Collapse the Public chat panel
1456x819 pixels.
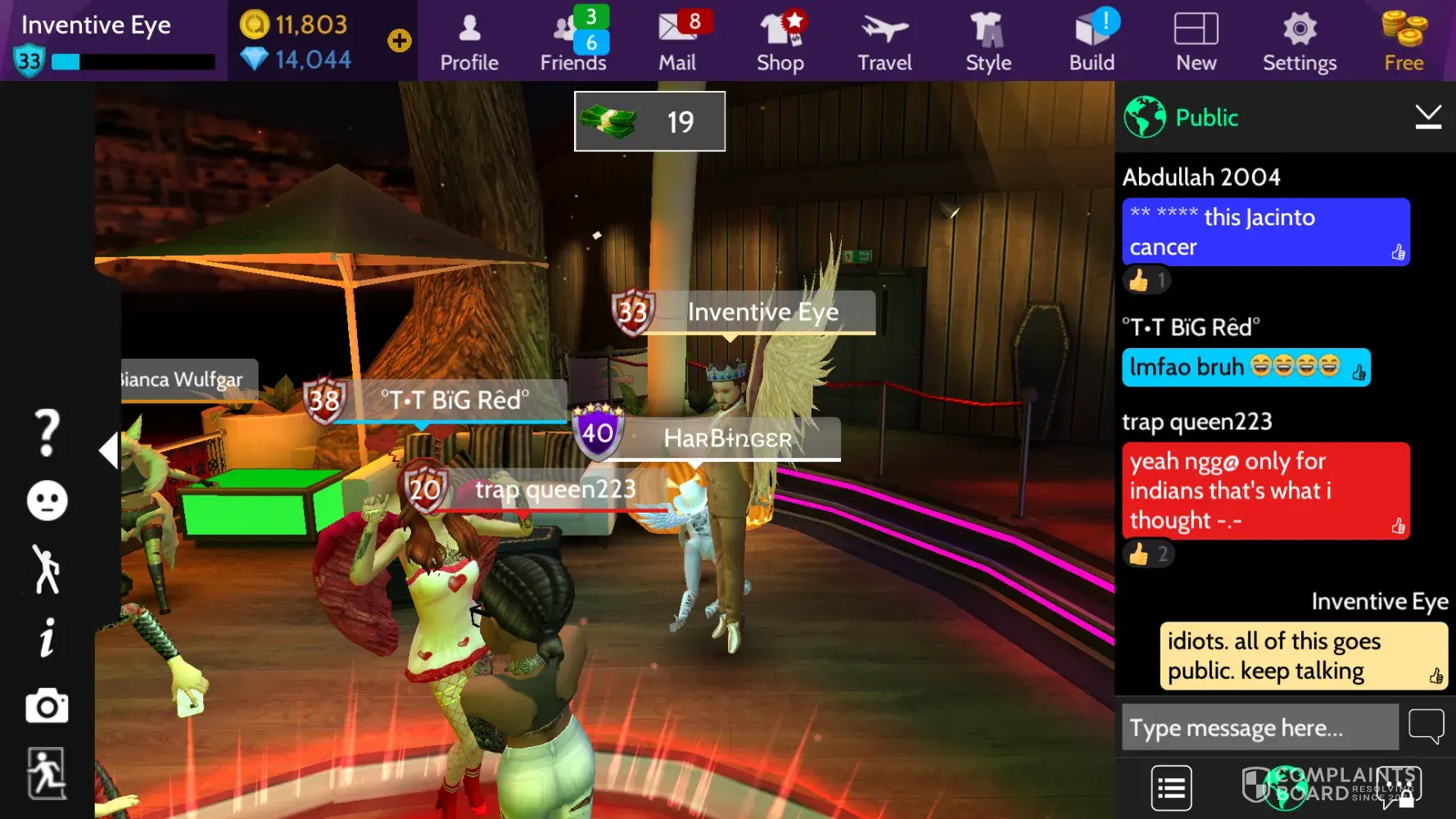(x=1428, y=117)
